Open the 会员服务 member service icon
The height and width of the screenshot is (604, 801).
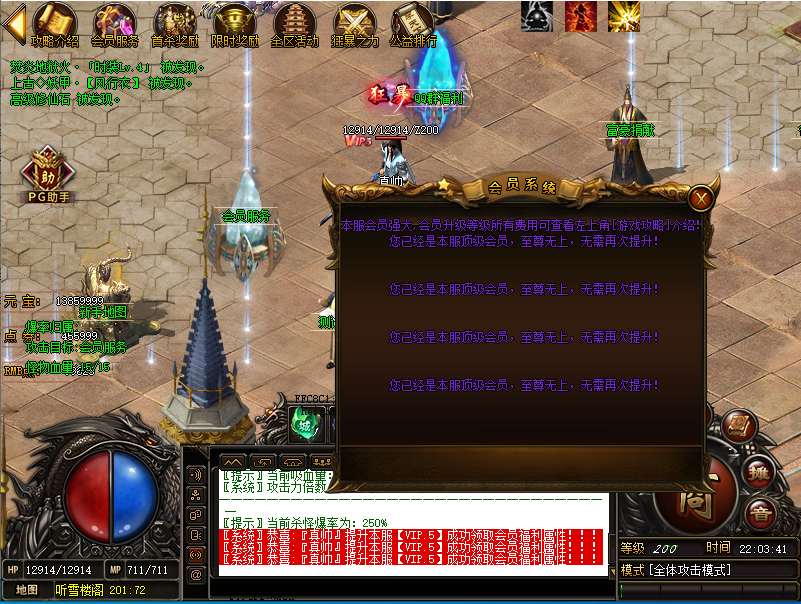coord(115,25)
